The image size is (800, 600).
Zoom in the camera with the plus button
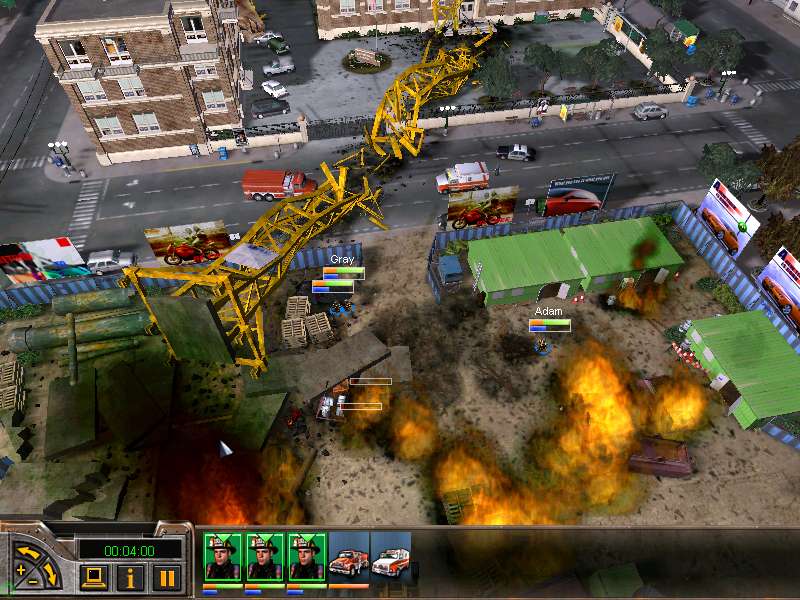[21, 571]
